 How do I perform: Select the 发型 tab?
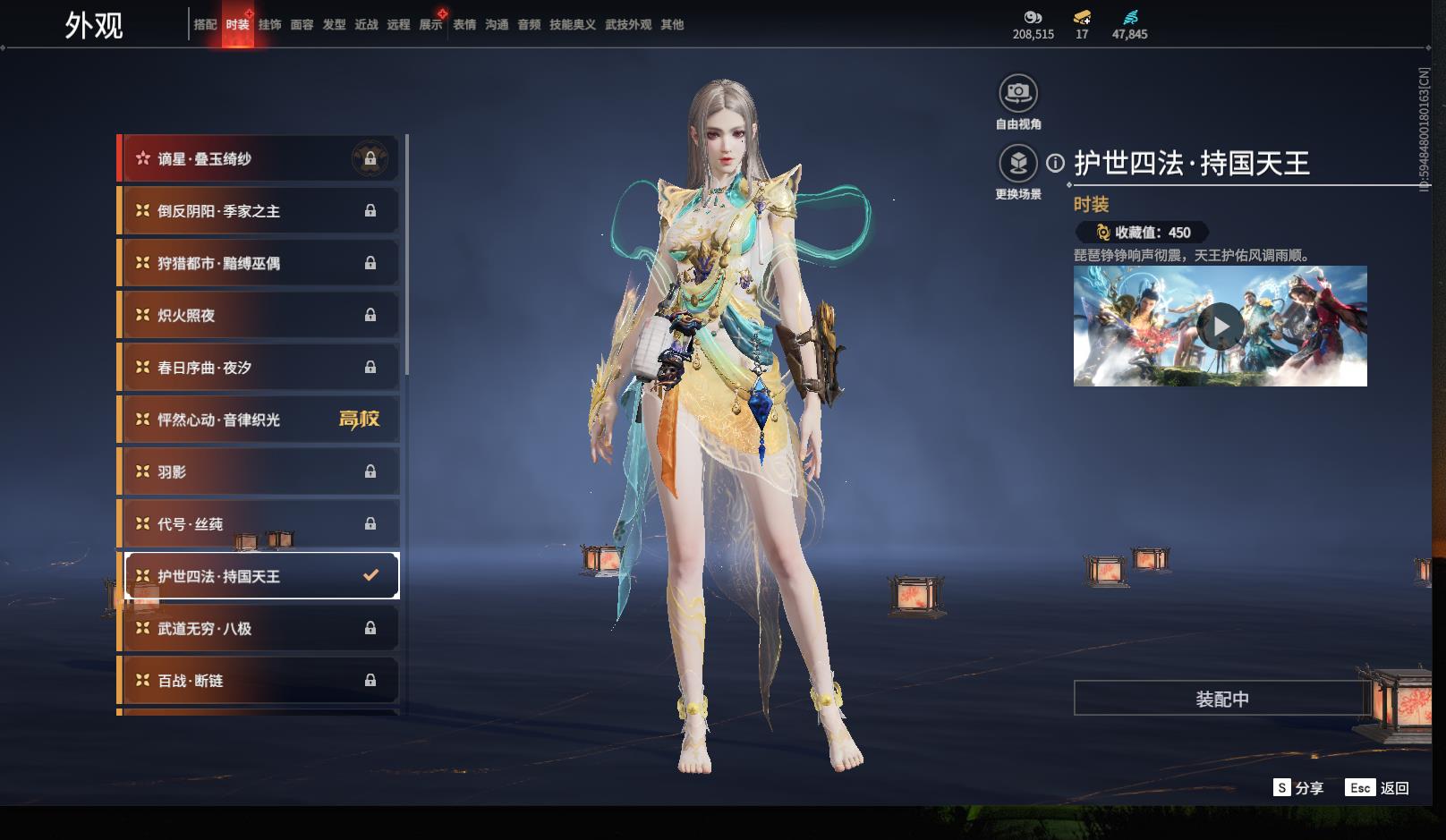[x=334, y=25]
